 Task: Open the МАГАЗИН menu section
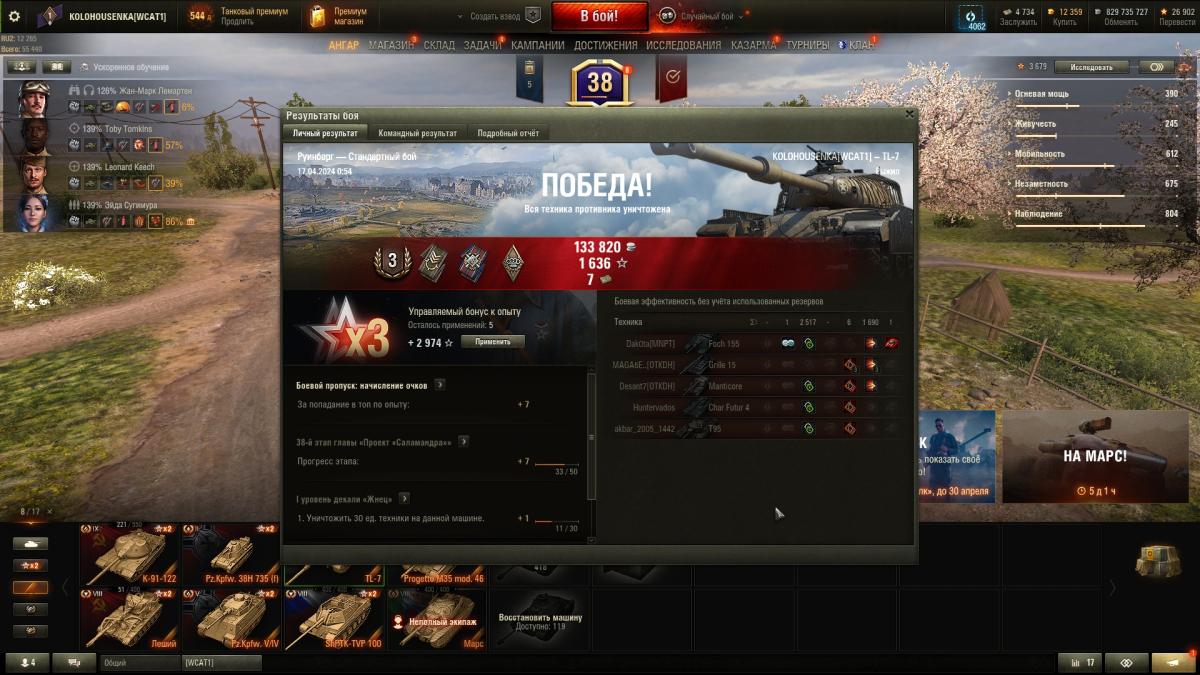click(391, 45)
